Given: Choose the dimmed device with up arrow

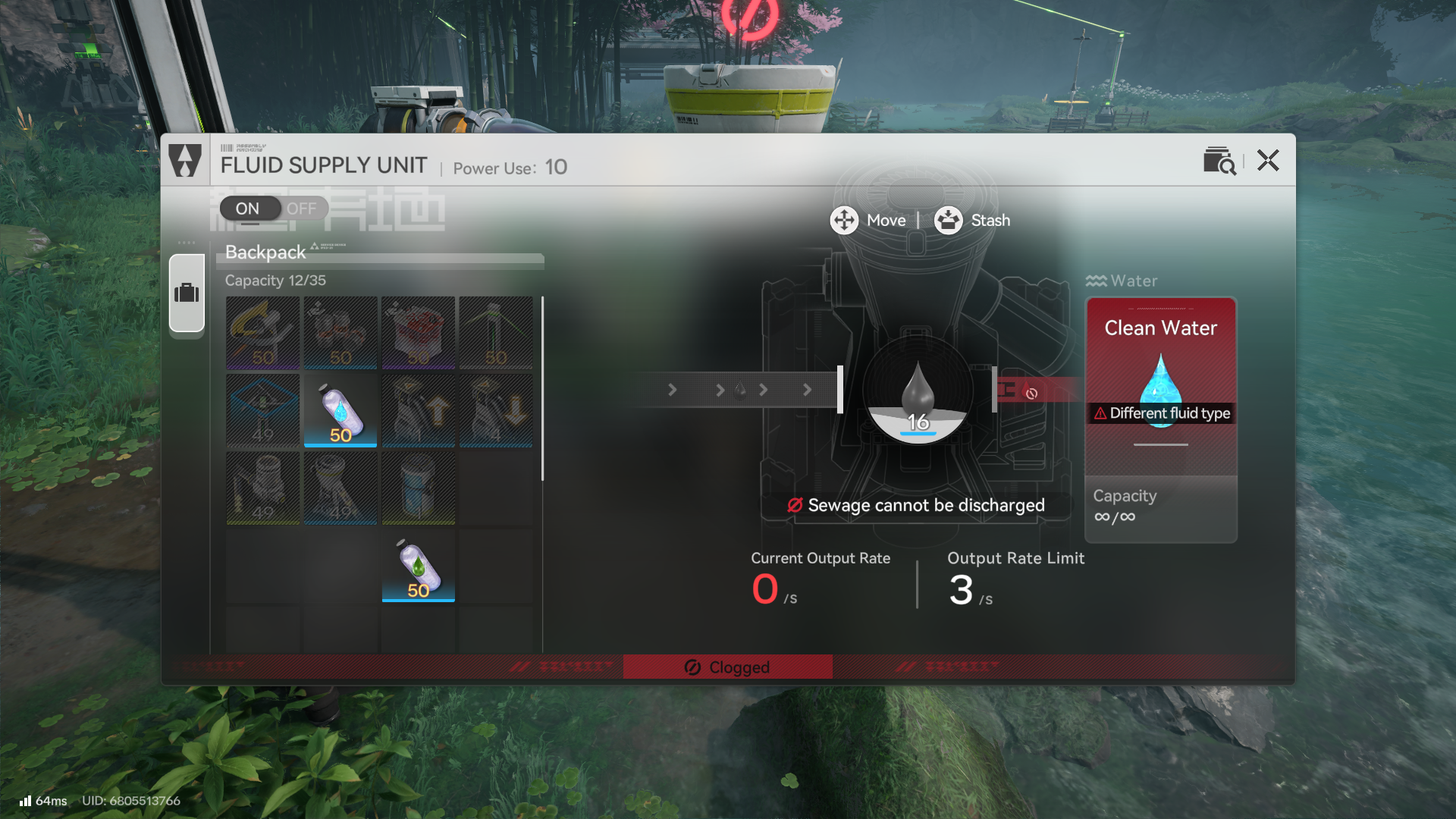Looking at the screenshot, I should click(419, 410).
